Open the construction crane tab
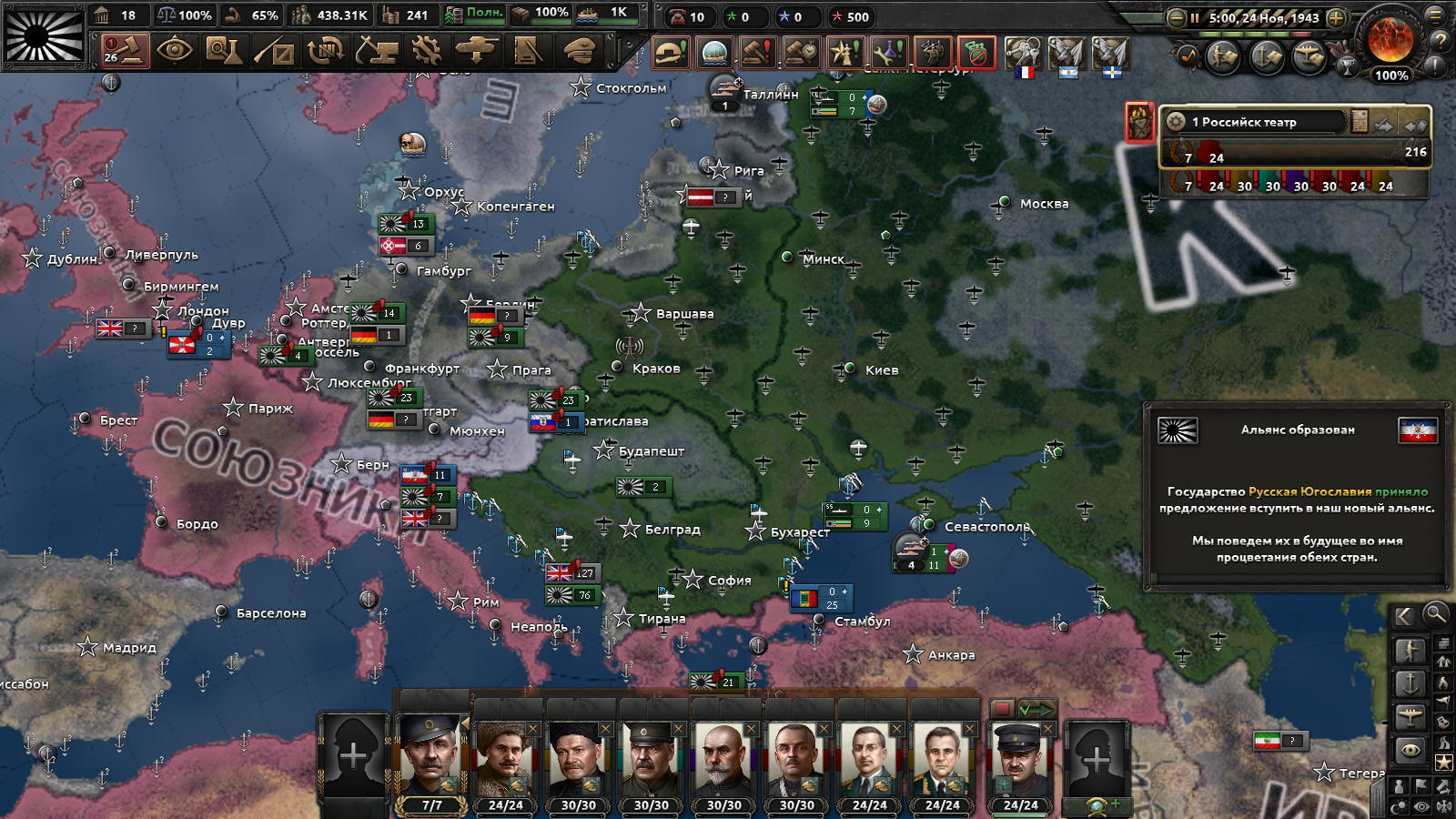Image resolution: width=1456 pixels, height=819 pixels. (376, 51)
